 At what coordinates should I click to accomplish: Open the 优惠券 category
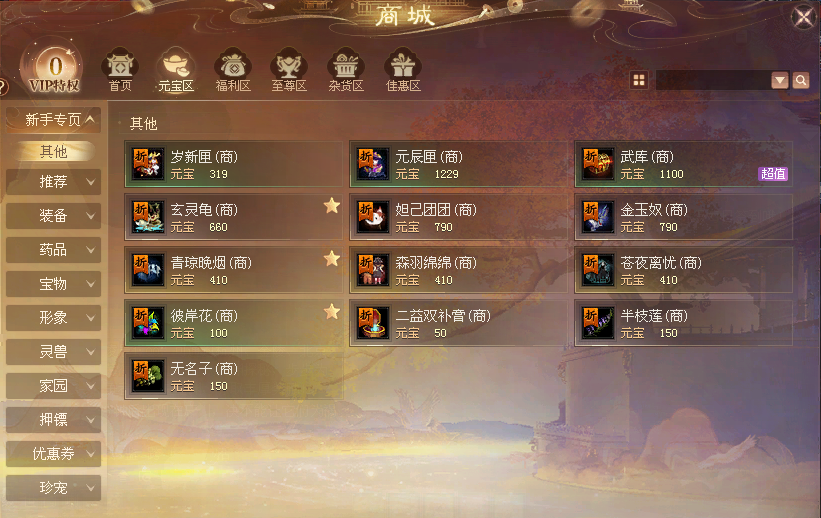click(x=53, y=454)
